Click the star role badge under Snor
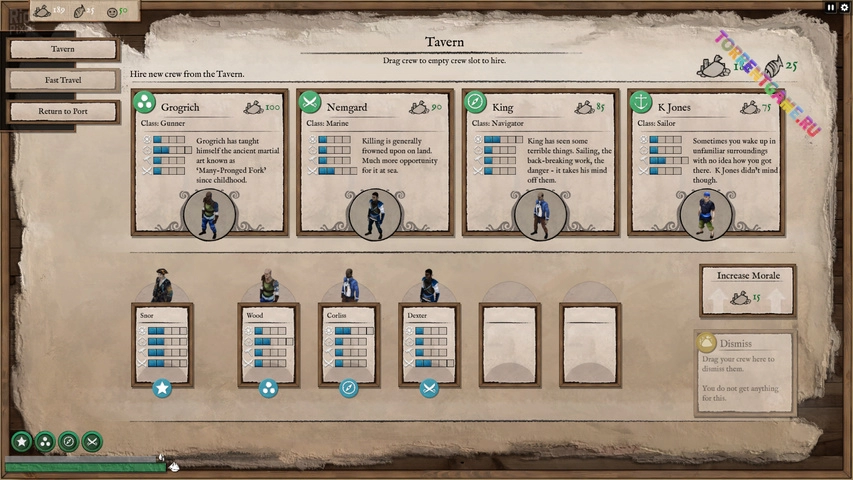This screenshot has height=480, width=853. click(162, 388)
